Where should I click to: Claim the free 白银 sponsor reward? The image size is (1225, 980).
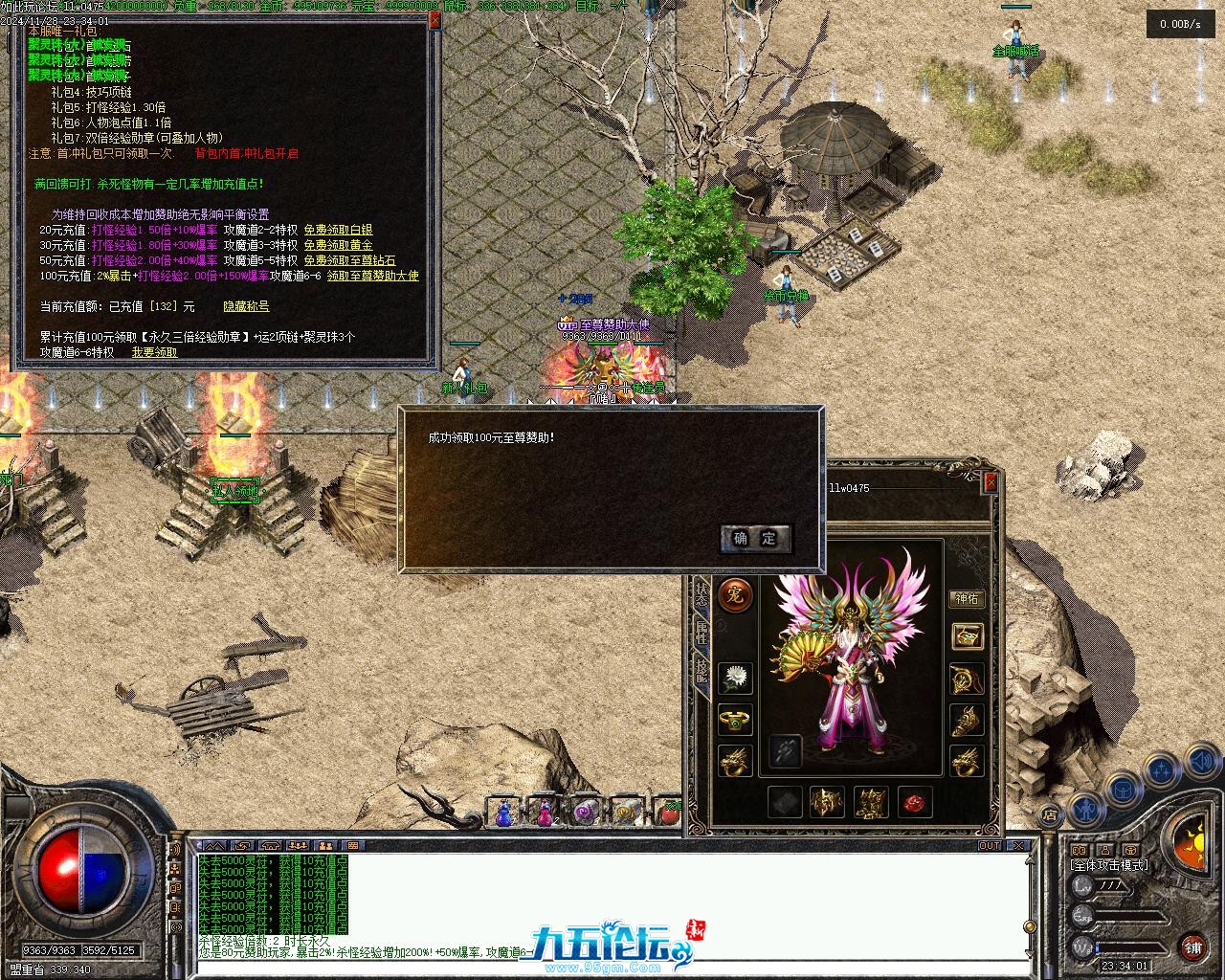[x=338, y=230]
